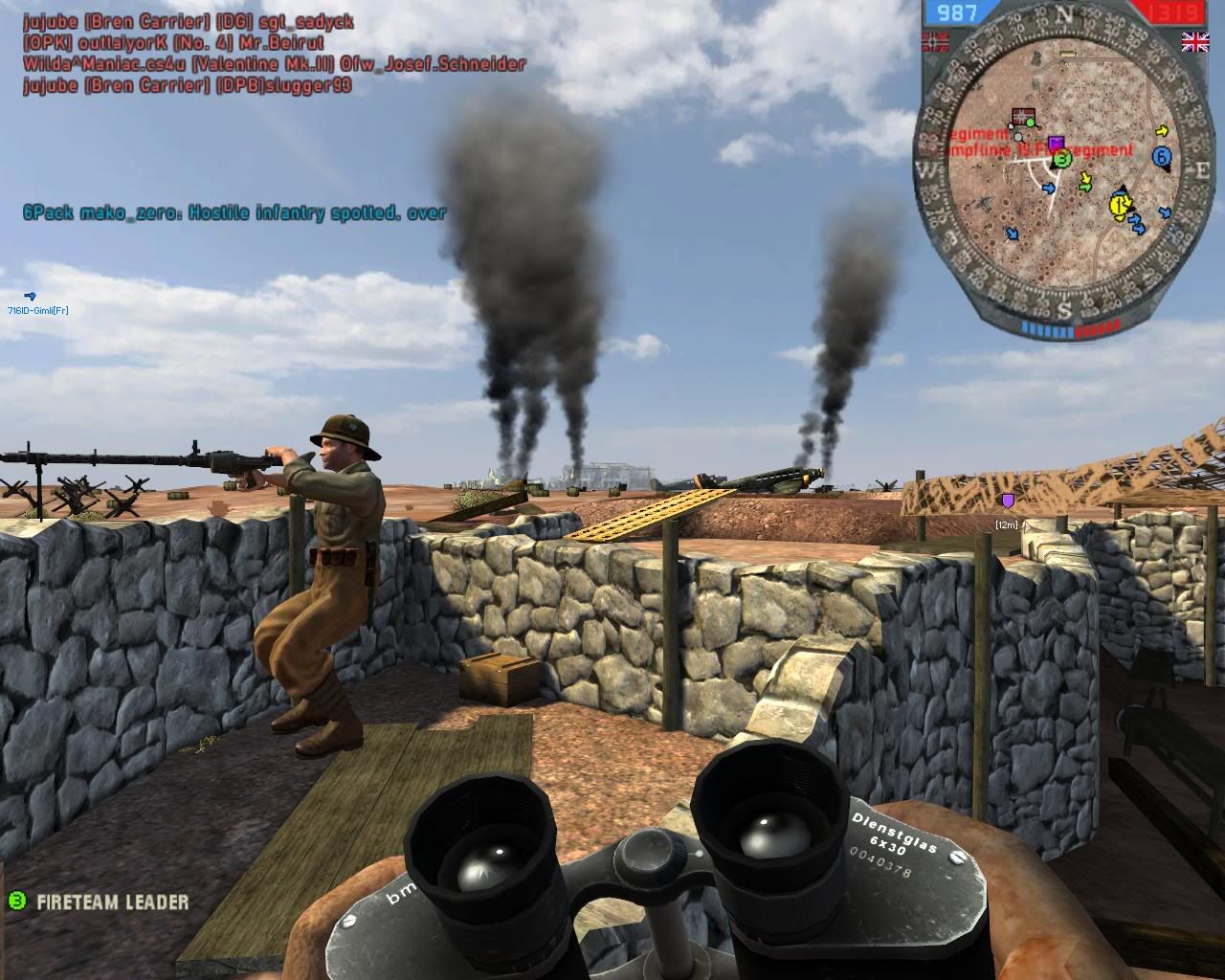This screenshot has height=980, width=1225.
Task: Click the red 1319 Axis ticket counter
Action: click(x=1172, y=11)
